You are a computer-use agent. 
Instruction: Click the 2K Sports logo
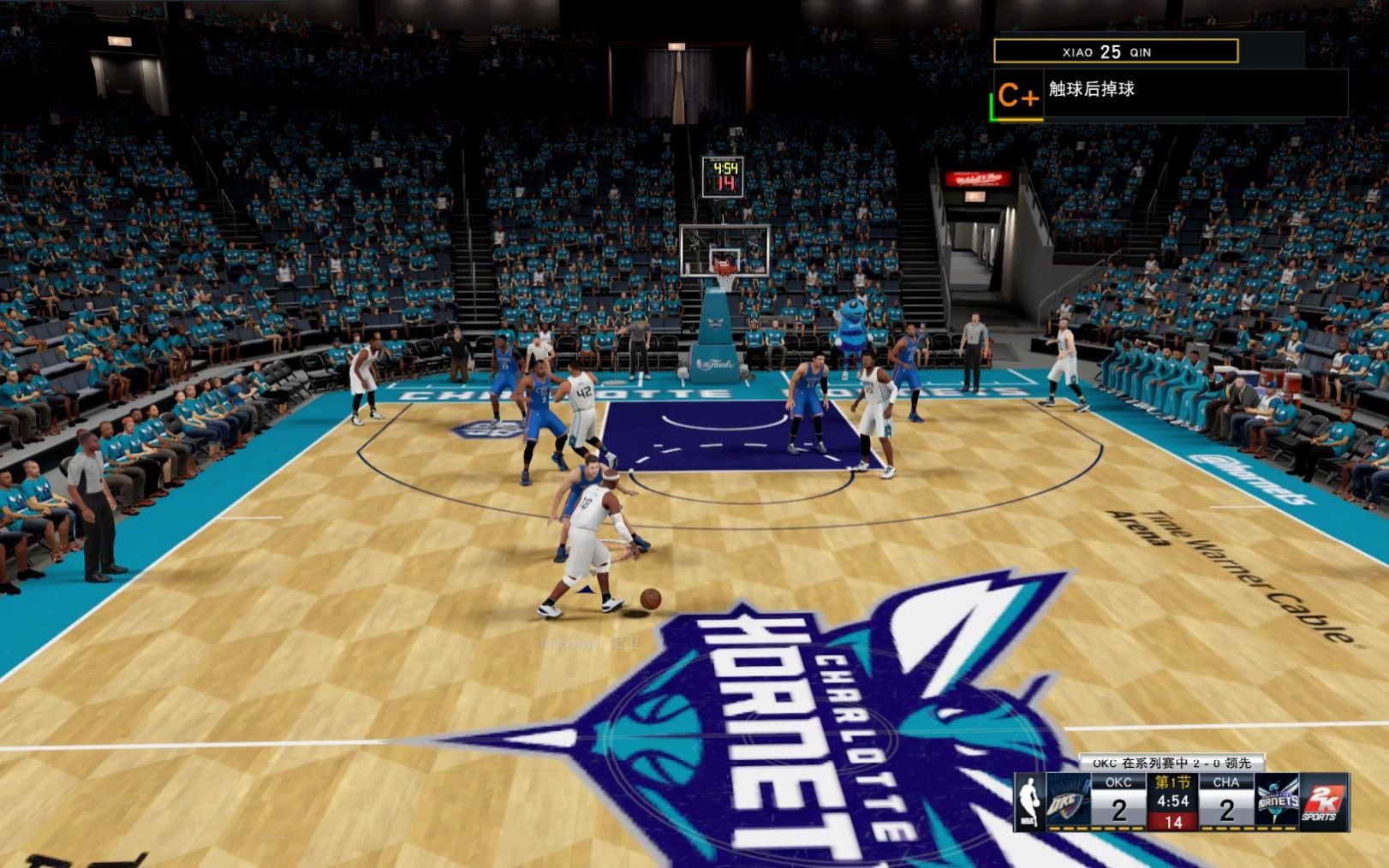[1323, 802]
